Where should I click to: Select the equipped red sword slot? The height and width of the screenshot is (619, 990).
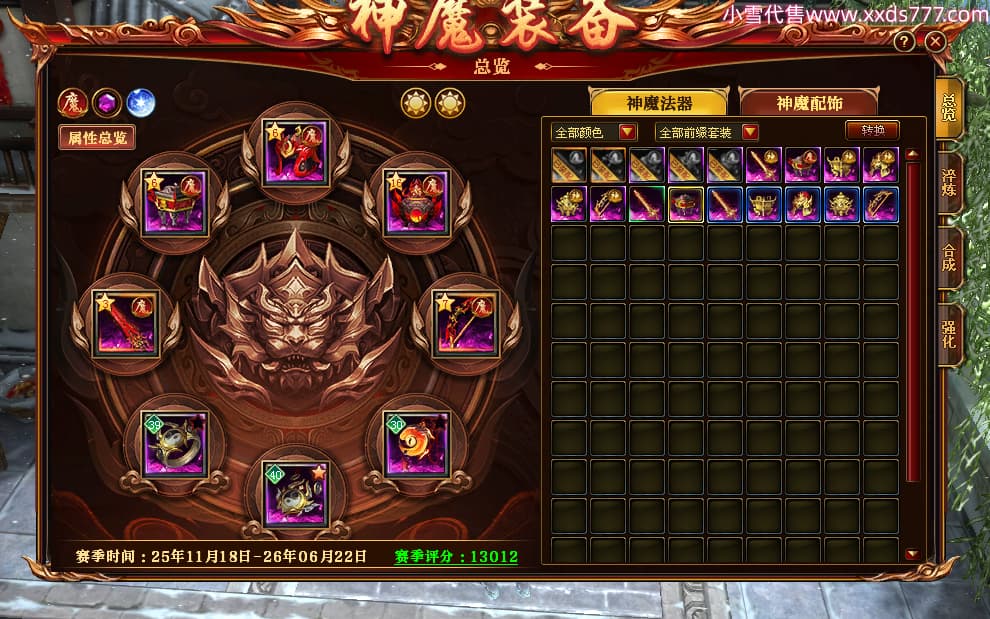coord(127,321)
